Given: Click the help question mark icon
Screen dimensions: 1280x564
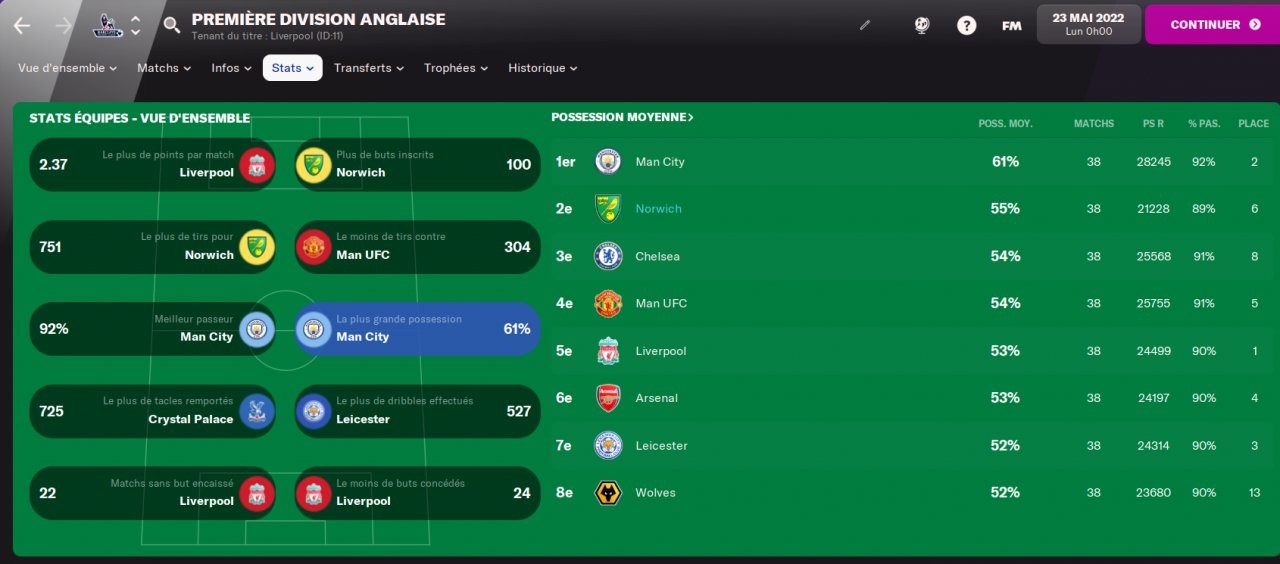Looking at the screenshot, I should point(966,26).
